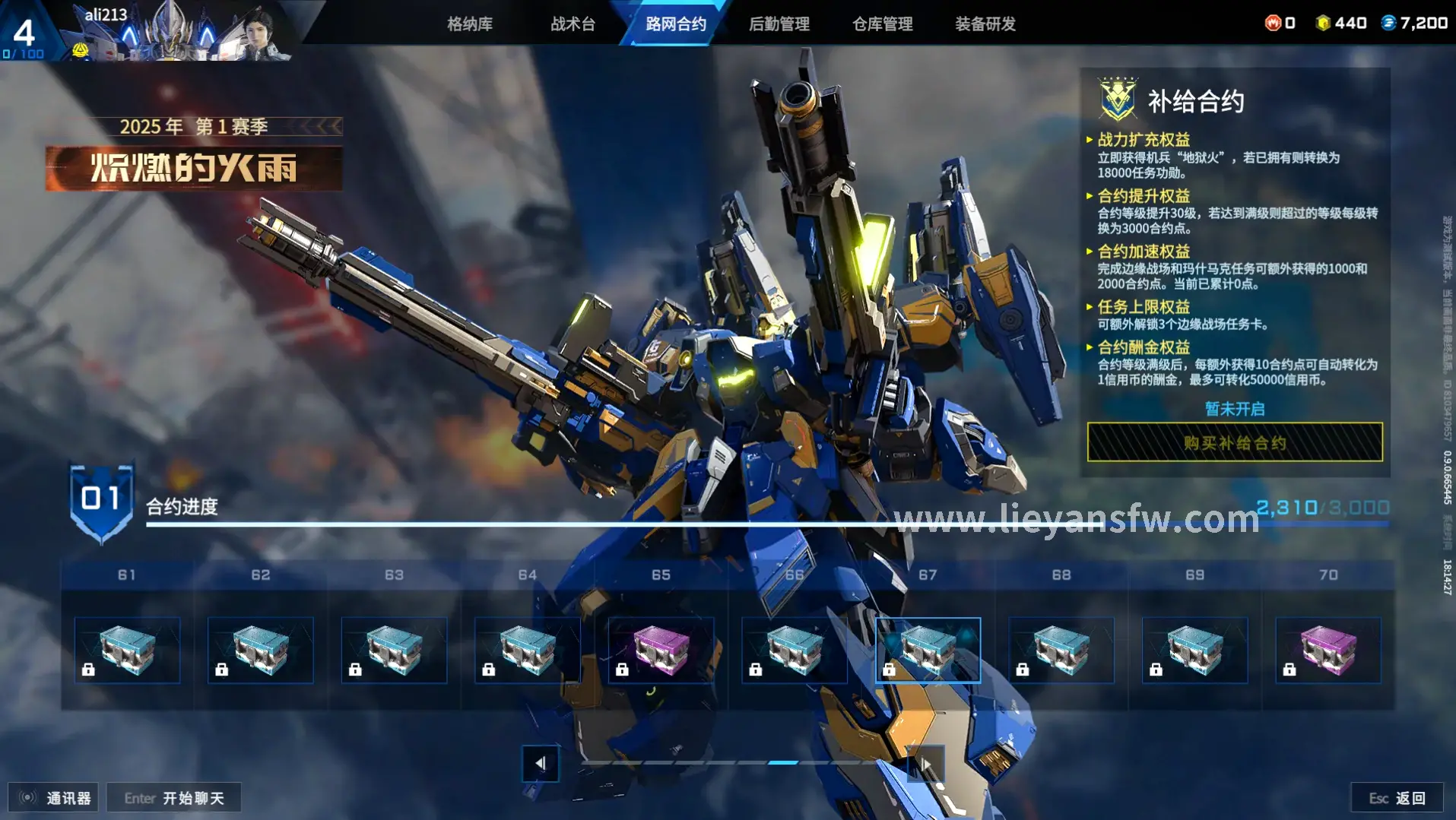Open the 通讯器 communicator
Image resolution: width=1456 pixels, height=820 pixels.
coord(54,798)
